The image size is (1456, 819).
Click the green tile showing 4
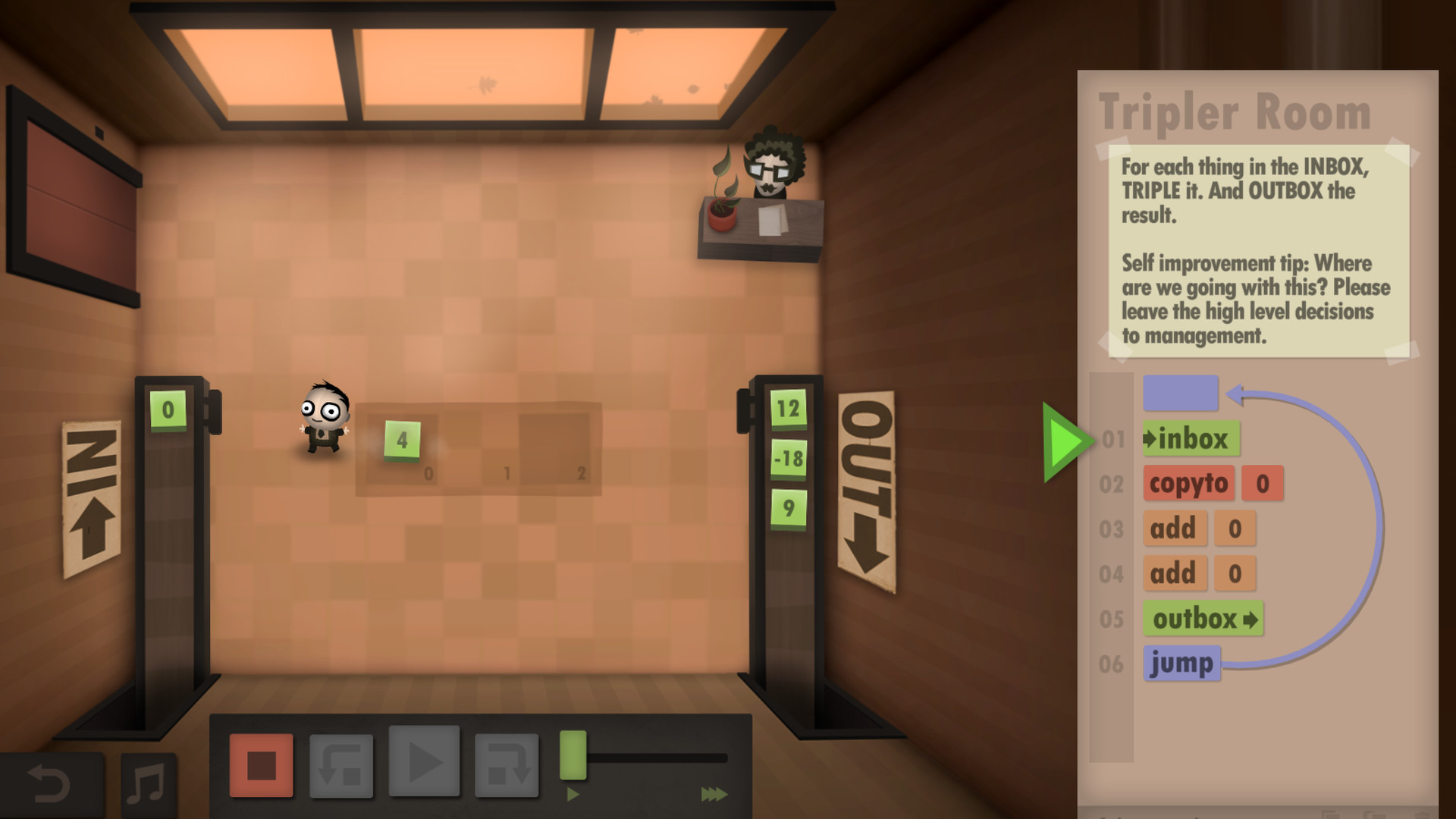pyautogui.click(x=403, y=441)
